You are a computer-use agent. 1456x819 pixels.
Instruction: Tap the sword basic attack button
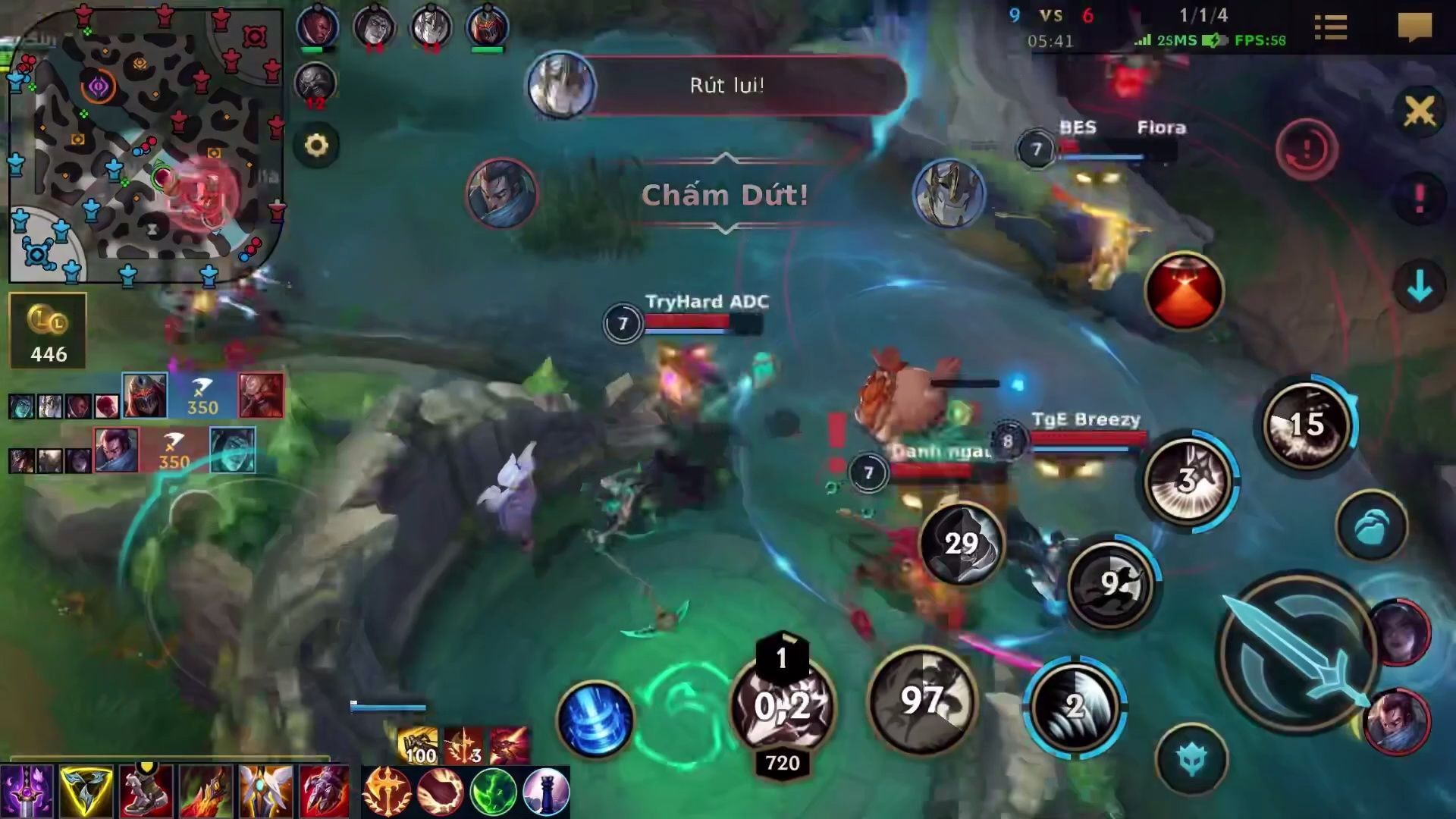tap(1297, 654)
